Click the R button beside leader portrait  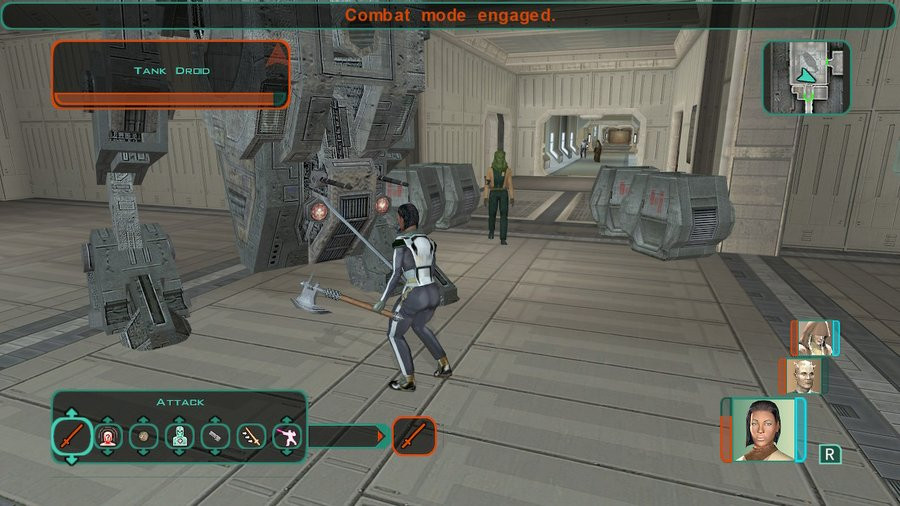829,455
